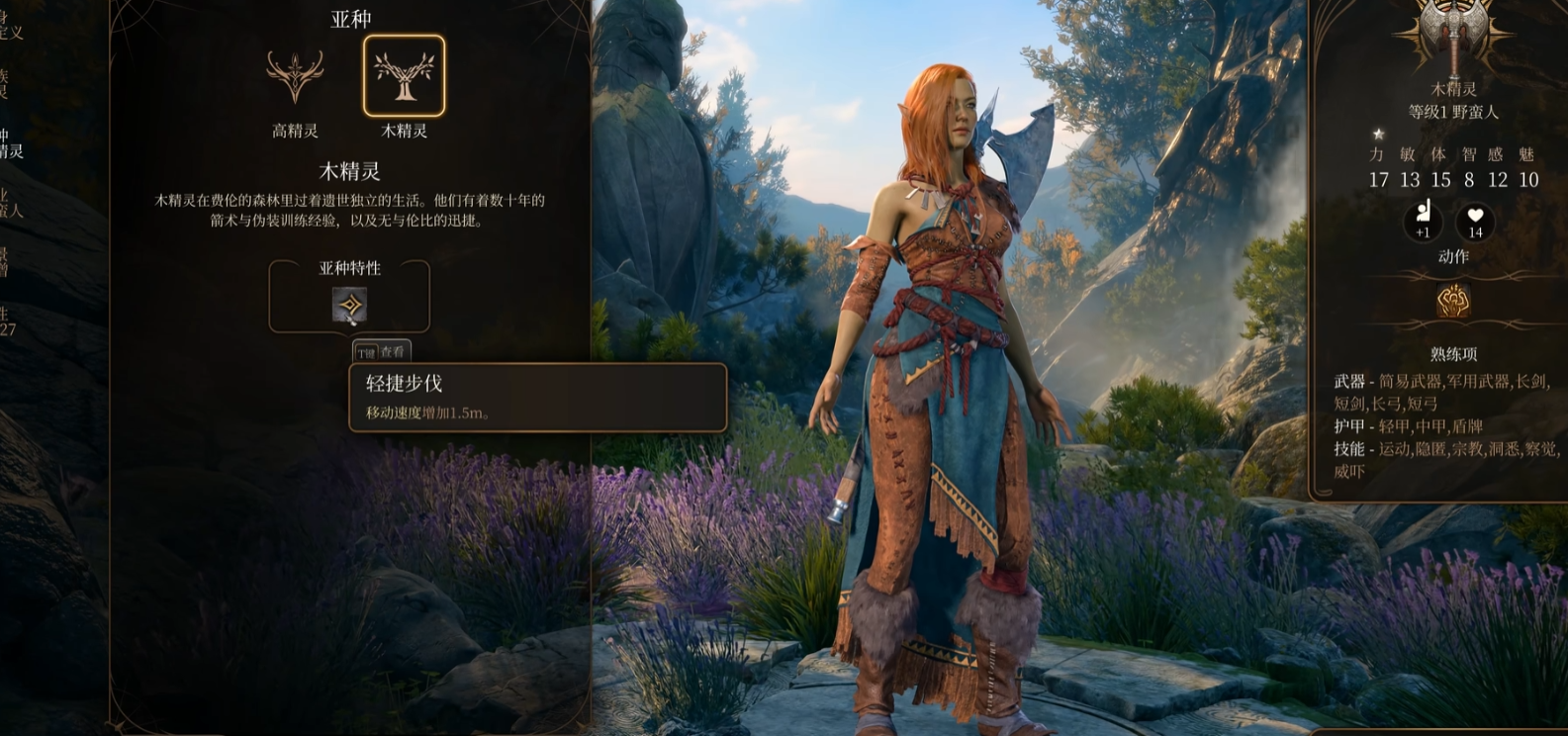
Task: Select the 高精灵 (High Elf) subrace
Action: click(x=295, y=77)
